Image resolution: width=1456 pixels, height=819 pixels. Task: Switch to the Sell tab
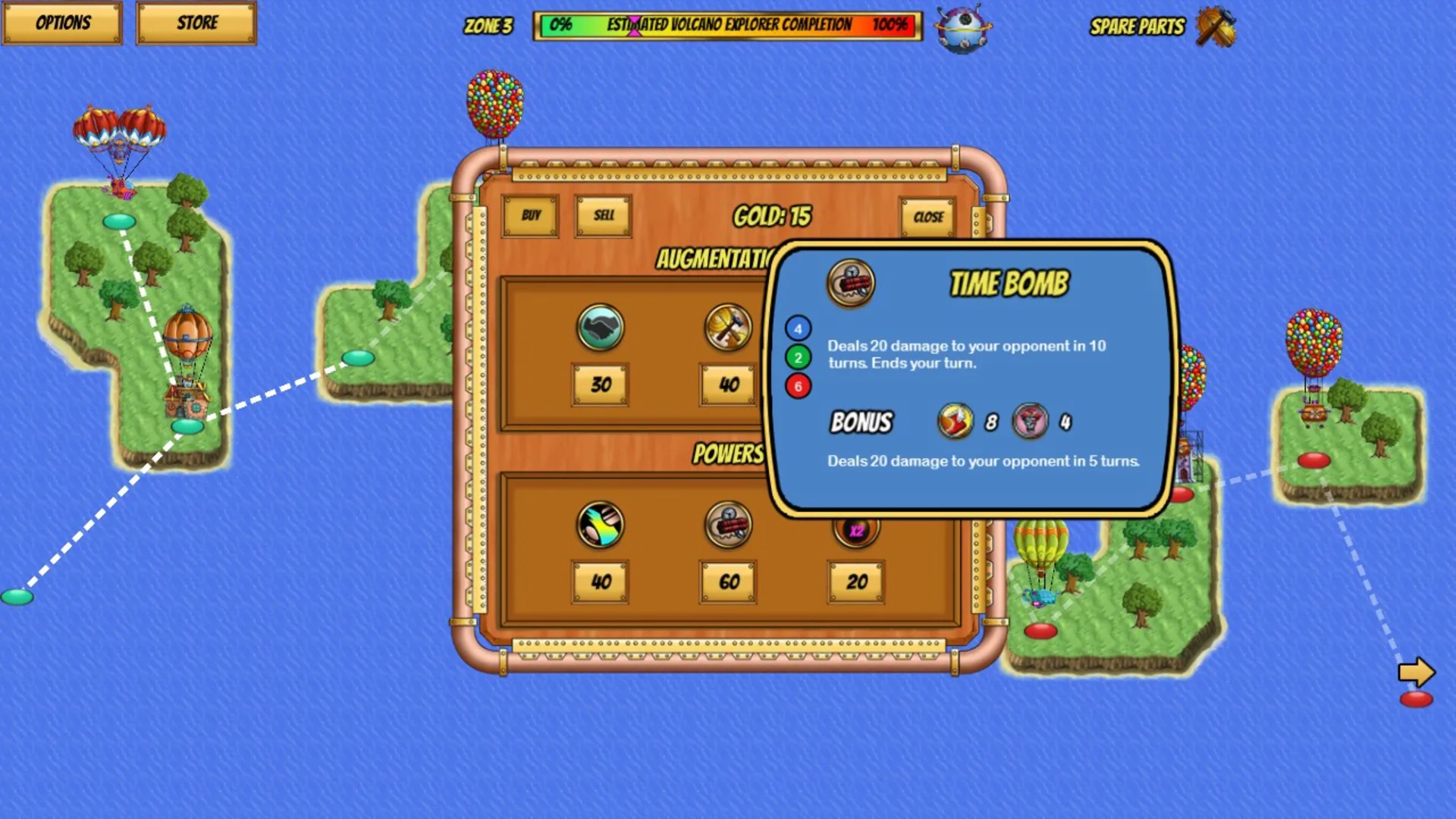click(x=603, y=216)
